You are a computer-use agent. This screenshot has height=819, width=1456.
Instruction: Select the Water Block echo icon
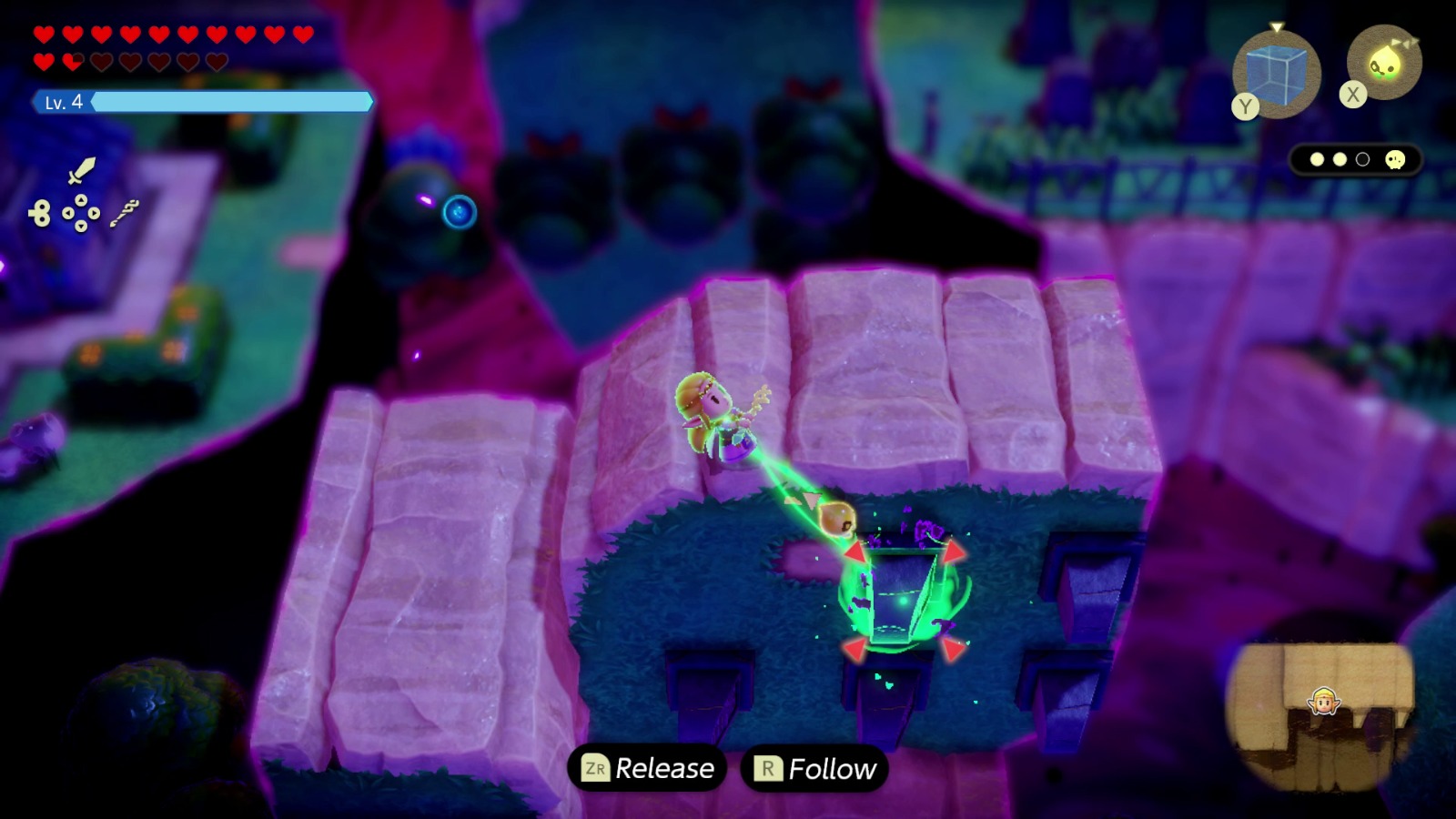pyautogui.click(x=1275, y=75)
